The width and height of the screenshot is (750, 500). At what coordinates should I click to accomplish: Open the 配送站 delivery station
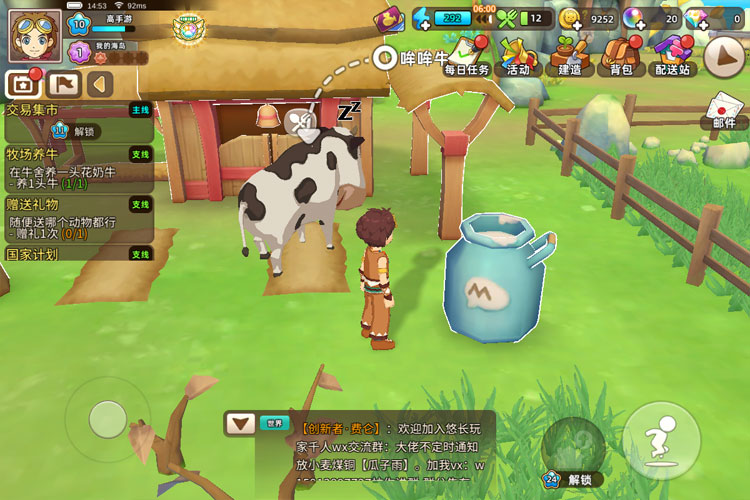click(672, 56)
